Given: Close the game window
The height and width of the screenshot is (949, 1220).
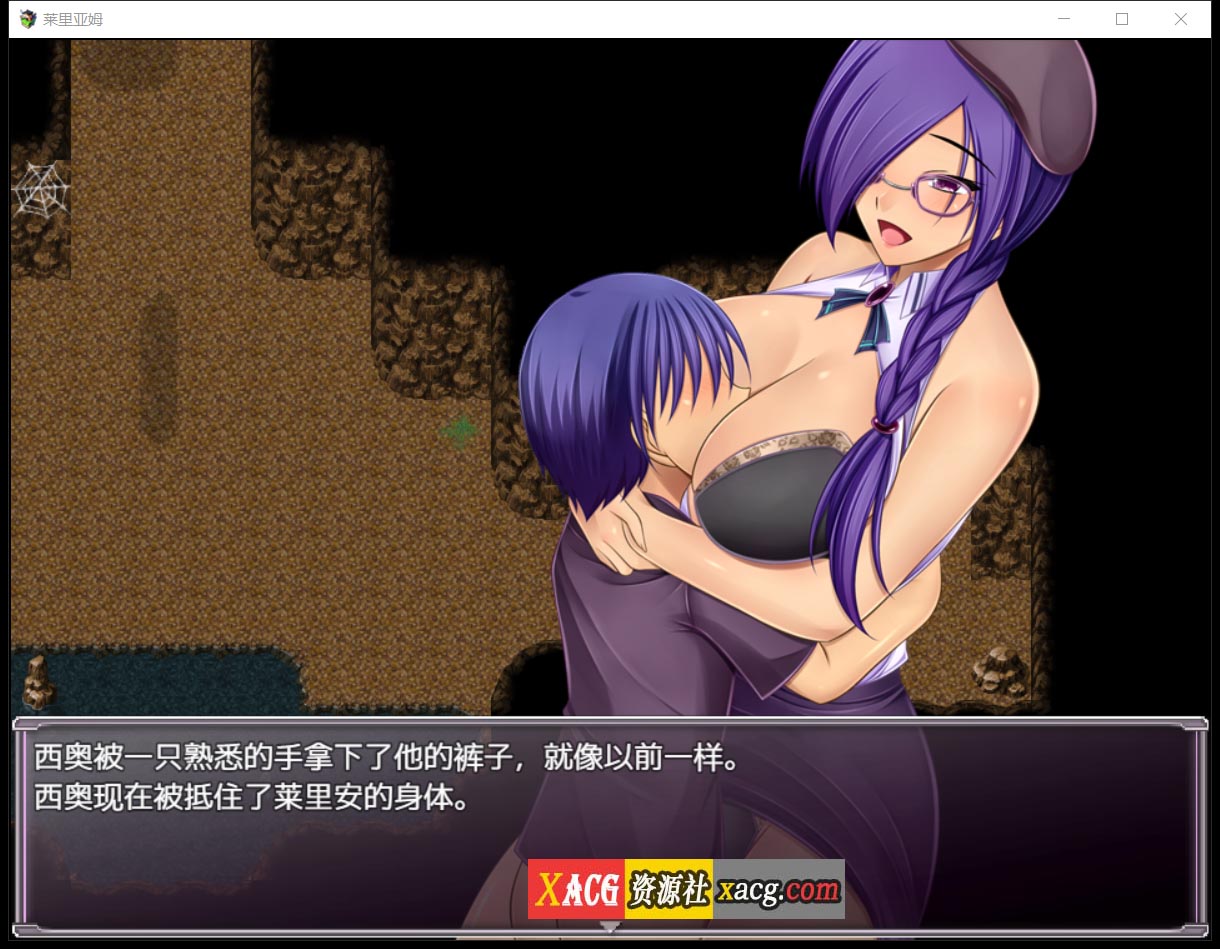Looking at the screenshot, I should [1180, 19].
